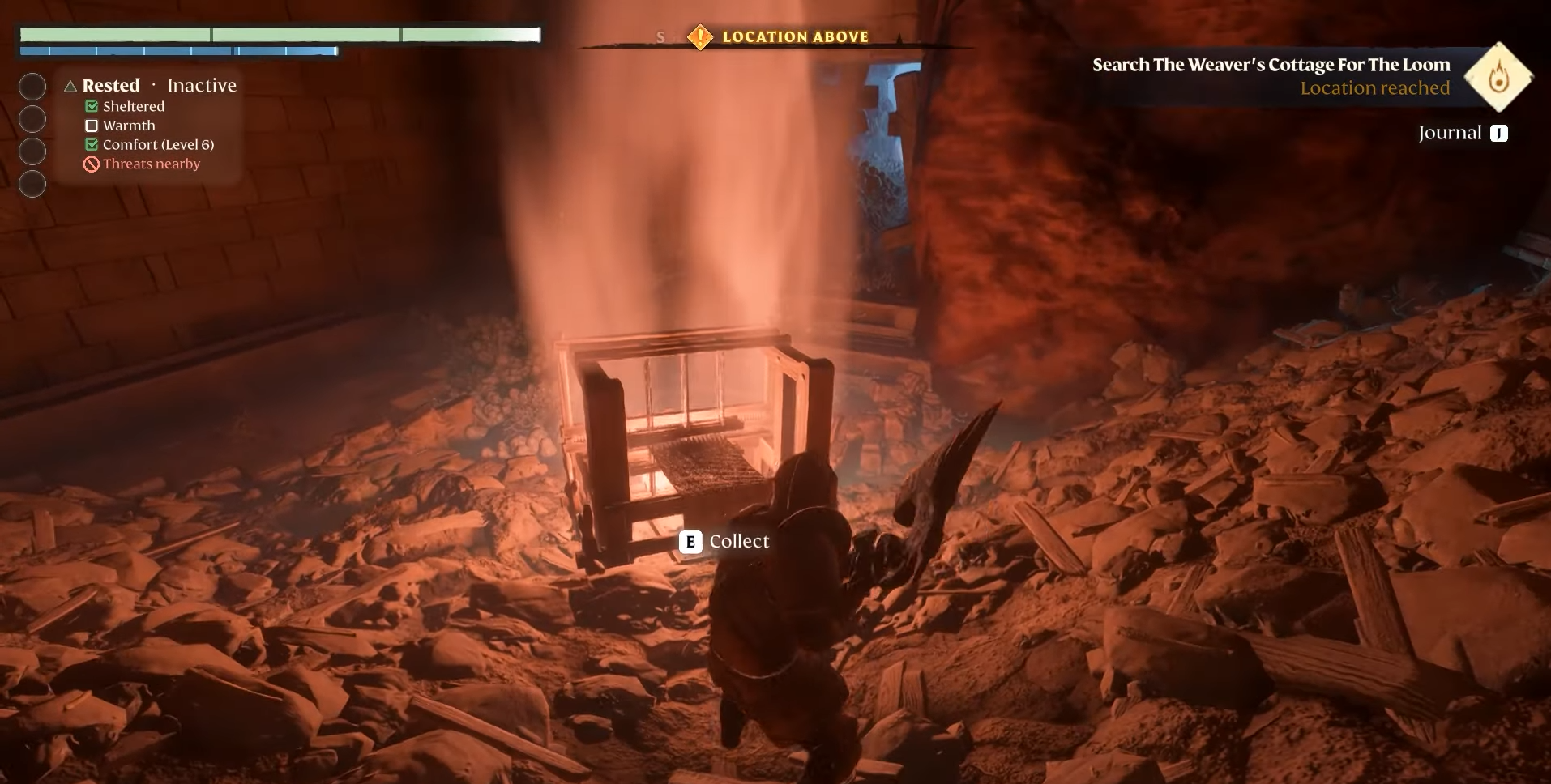Click the blue stamina bar
Viewport: 1551px width, 784px height.
178,51
